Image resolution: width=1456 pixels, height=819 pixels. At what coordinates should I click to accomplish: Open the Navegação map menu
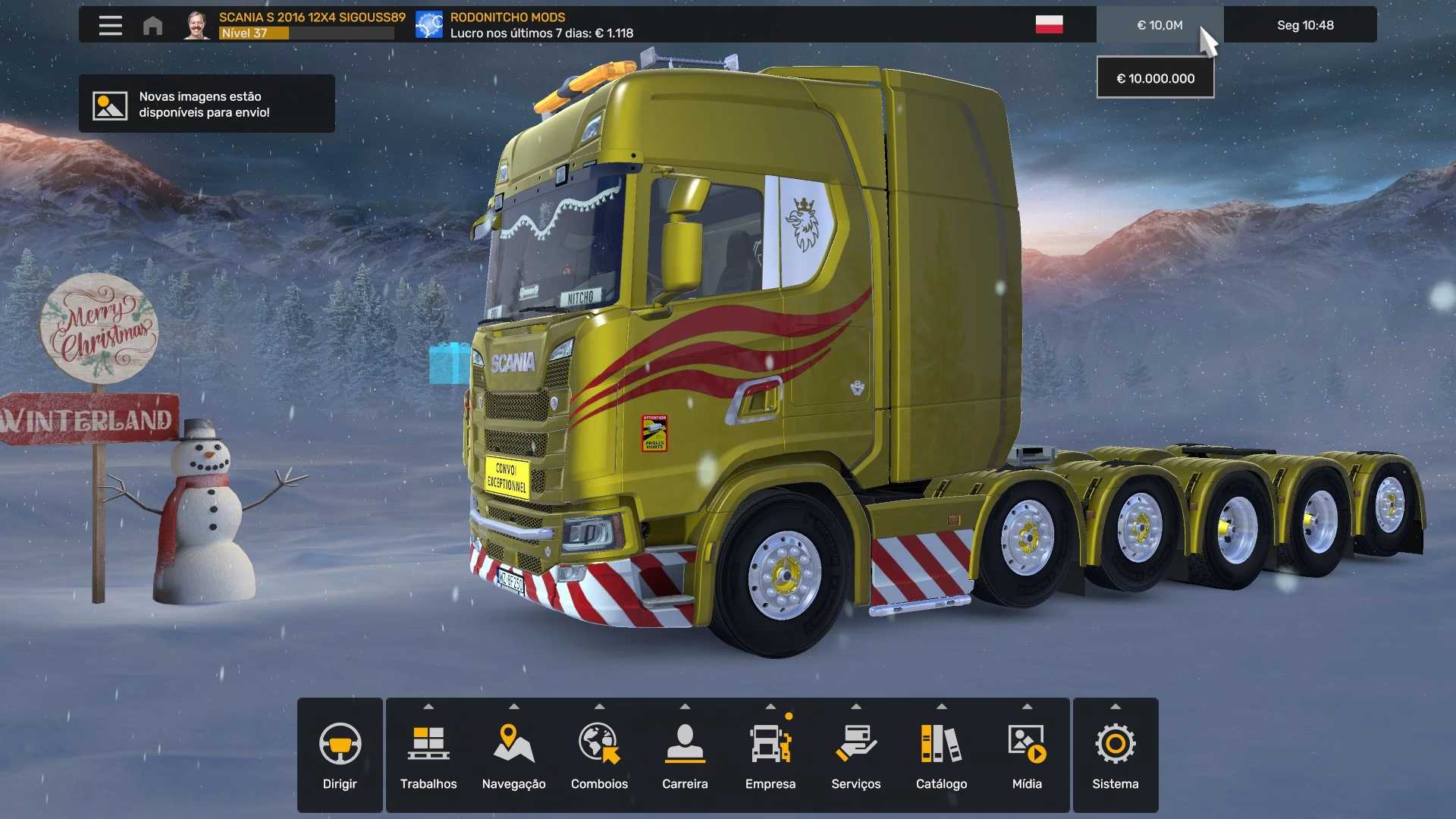point(513,755)
